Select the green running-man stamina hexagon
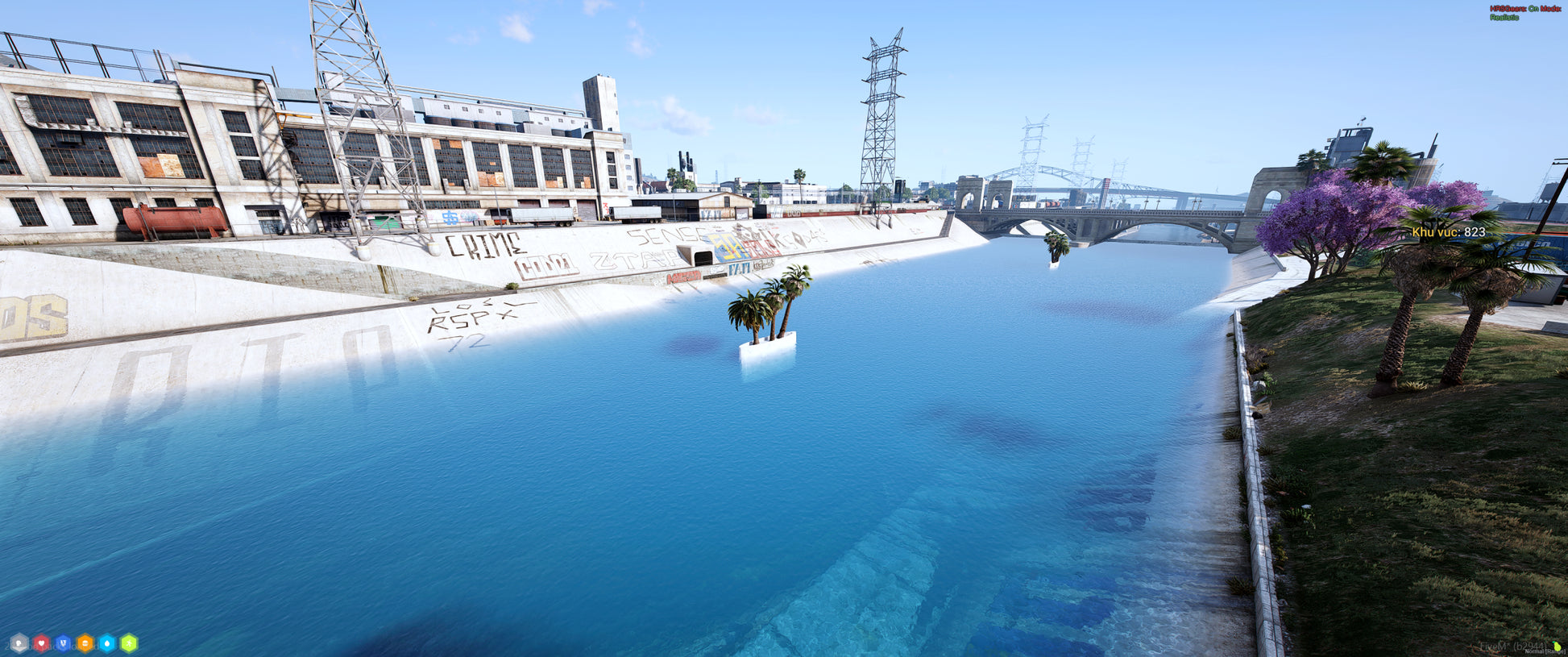 (x=129, y=643)
